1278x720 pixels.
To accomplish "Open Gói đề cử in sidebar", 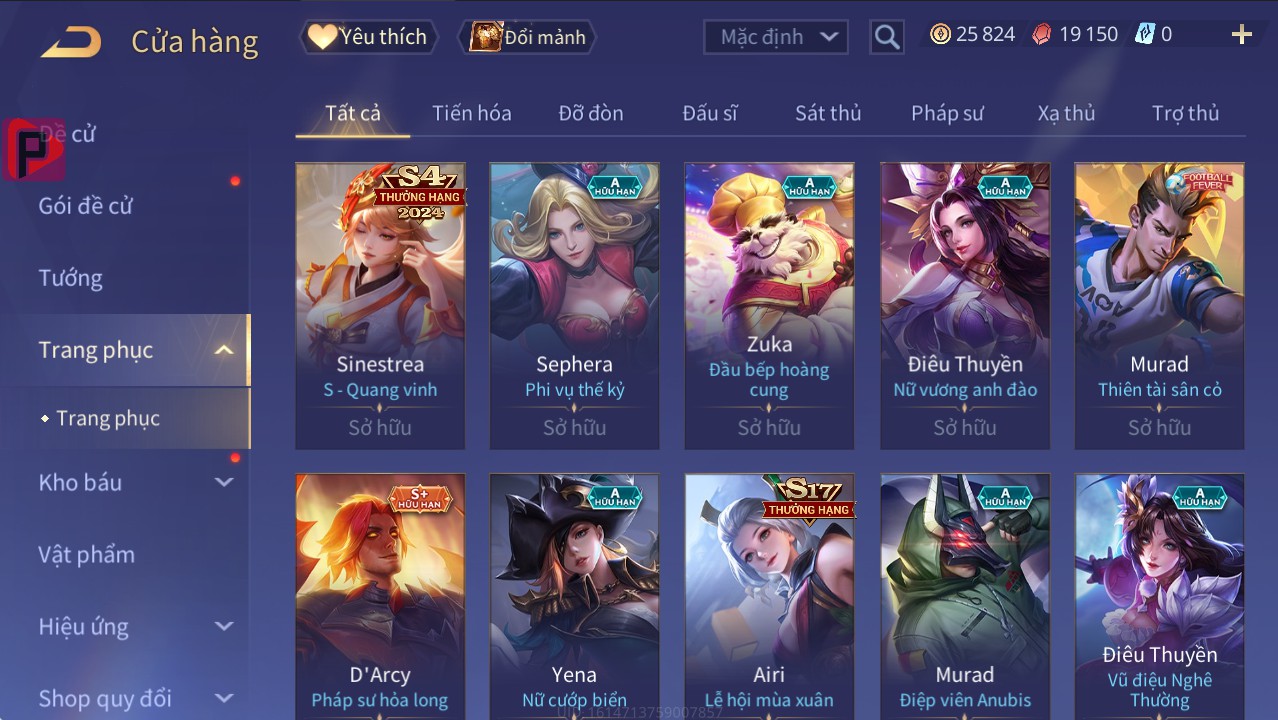I will (86, 206).
